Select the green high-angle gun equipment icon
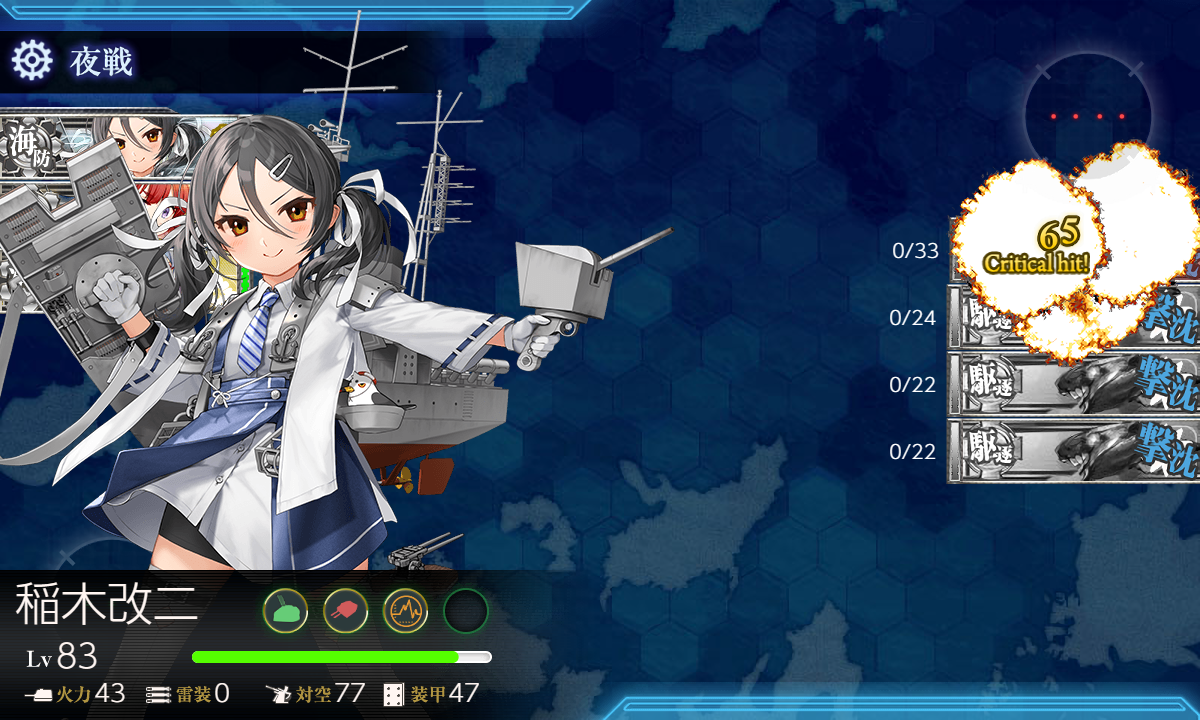The width and height of the screenshot is (1200, 720). coord(285,610)
